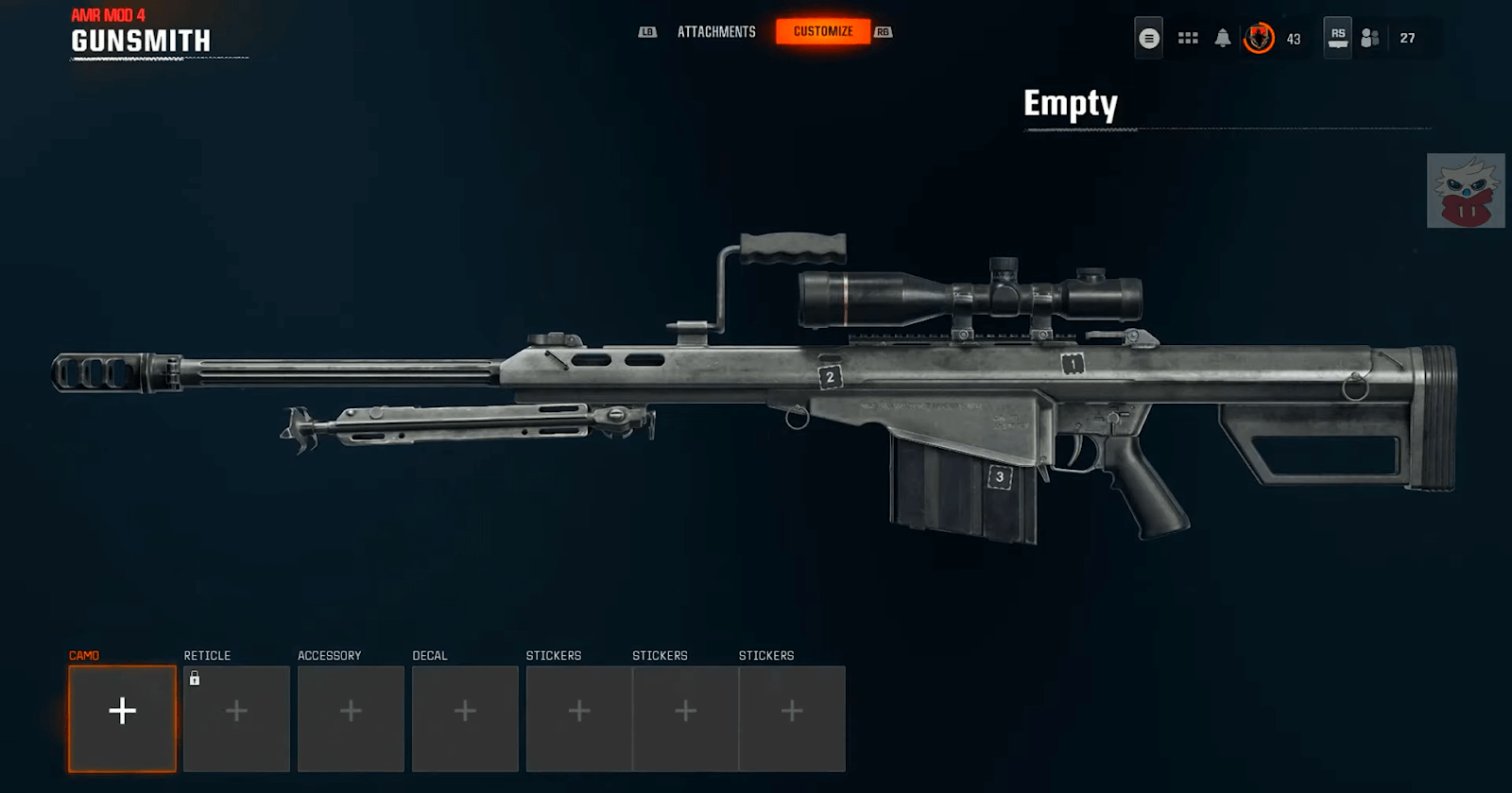The image size is (1512, 793).
Task: Open the RS battle pass icon
Action: pos(1339,38)
